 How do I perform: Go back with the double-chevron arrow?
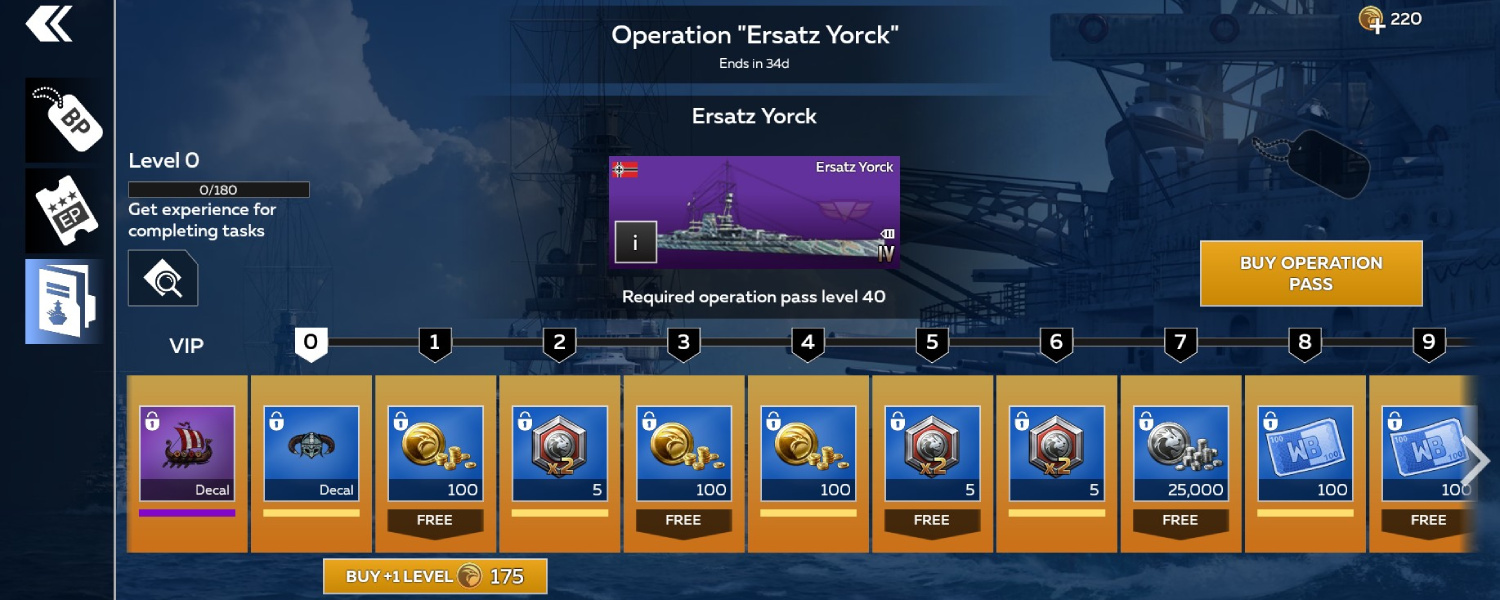(49, 24)
